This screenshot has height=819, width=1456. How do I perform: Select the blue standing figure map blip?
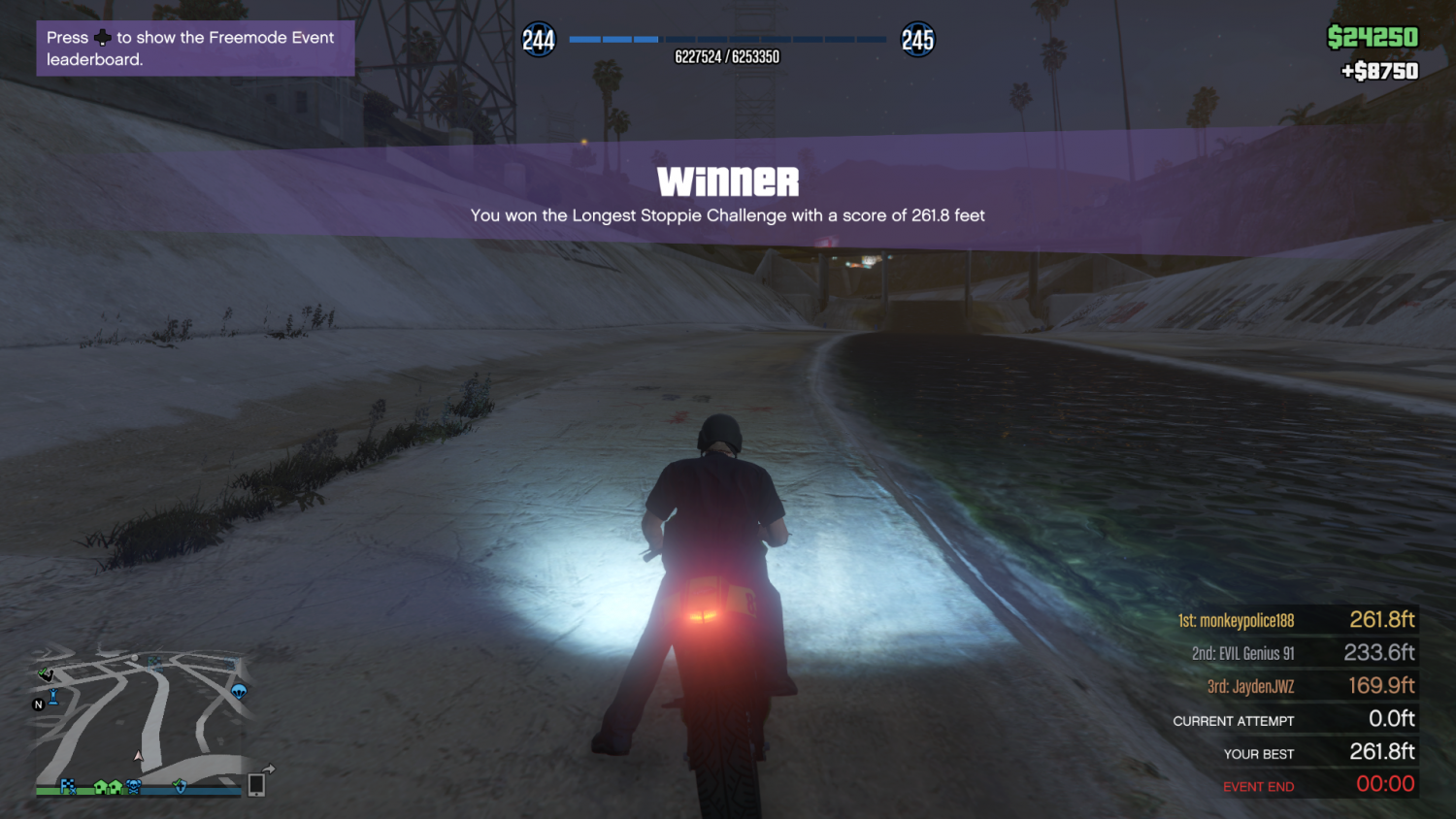point(53,696)
